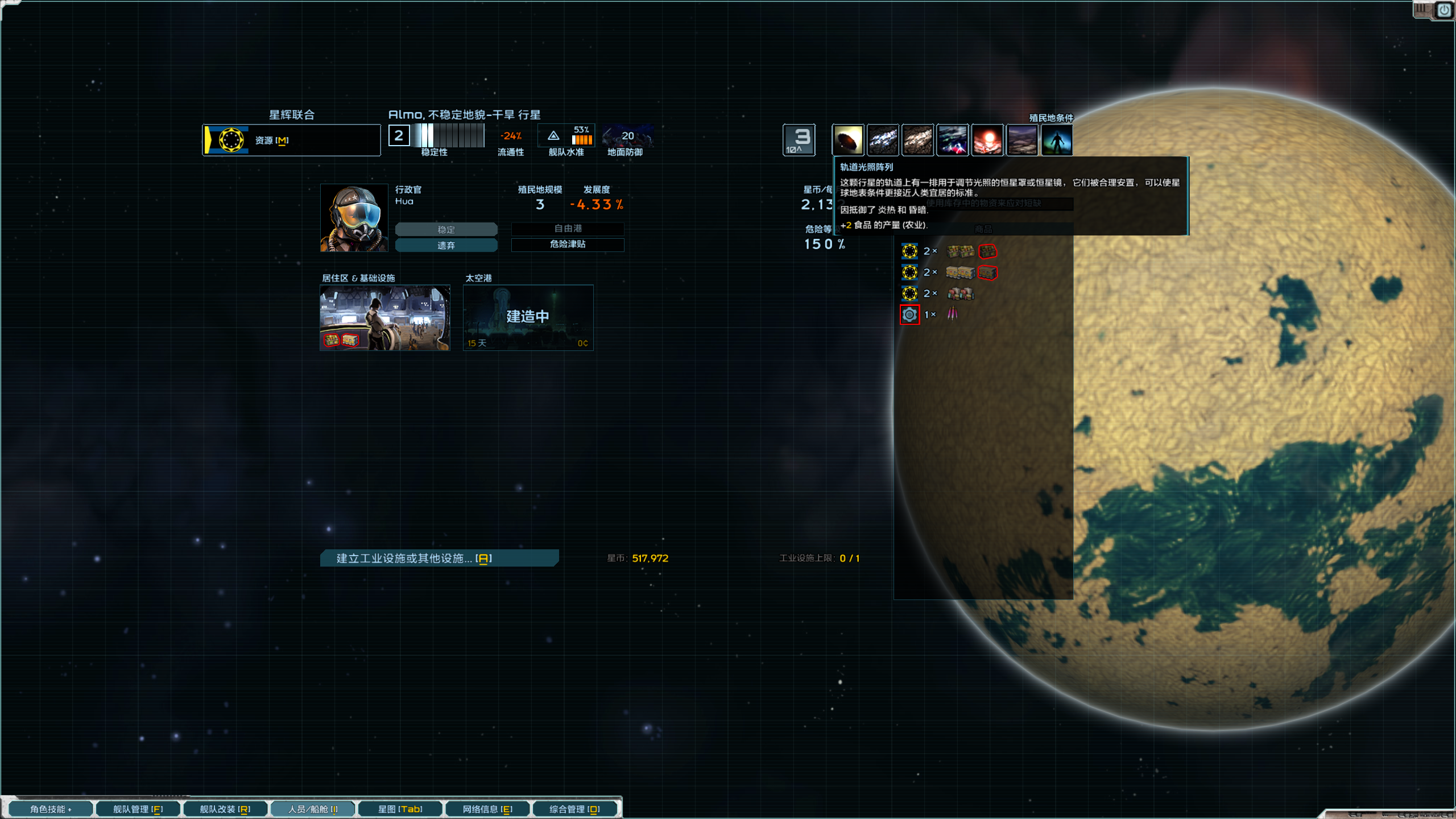Screen dimensions: 1456x819
Task: Open the 舰队改装 refit tab
Action: click(x=225, y=809)
